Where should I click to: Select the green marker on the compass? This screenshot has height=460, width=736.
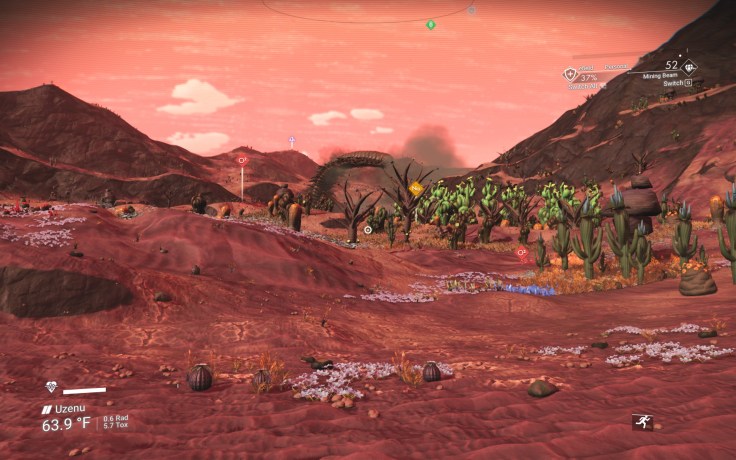(x=431, y=24)
